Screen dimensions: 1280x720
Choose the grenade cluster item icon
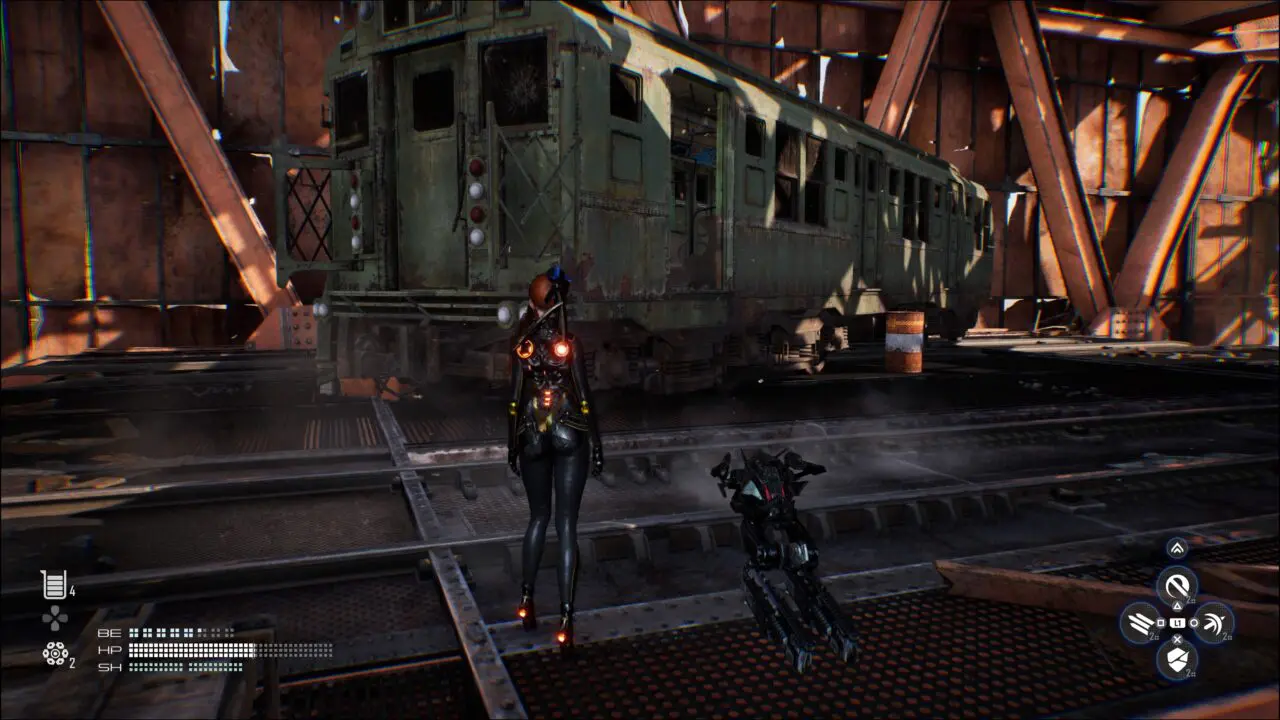coord(55,653)
